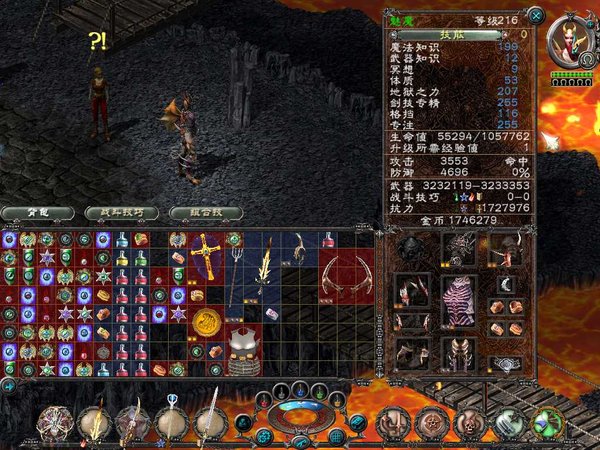Click the equipped purple chest armor slot
The width and height of the screenshot is (600, 450).
pyautogui.click(x=460, y=301)
